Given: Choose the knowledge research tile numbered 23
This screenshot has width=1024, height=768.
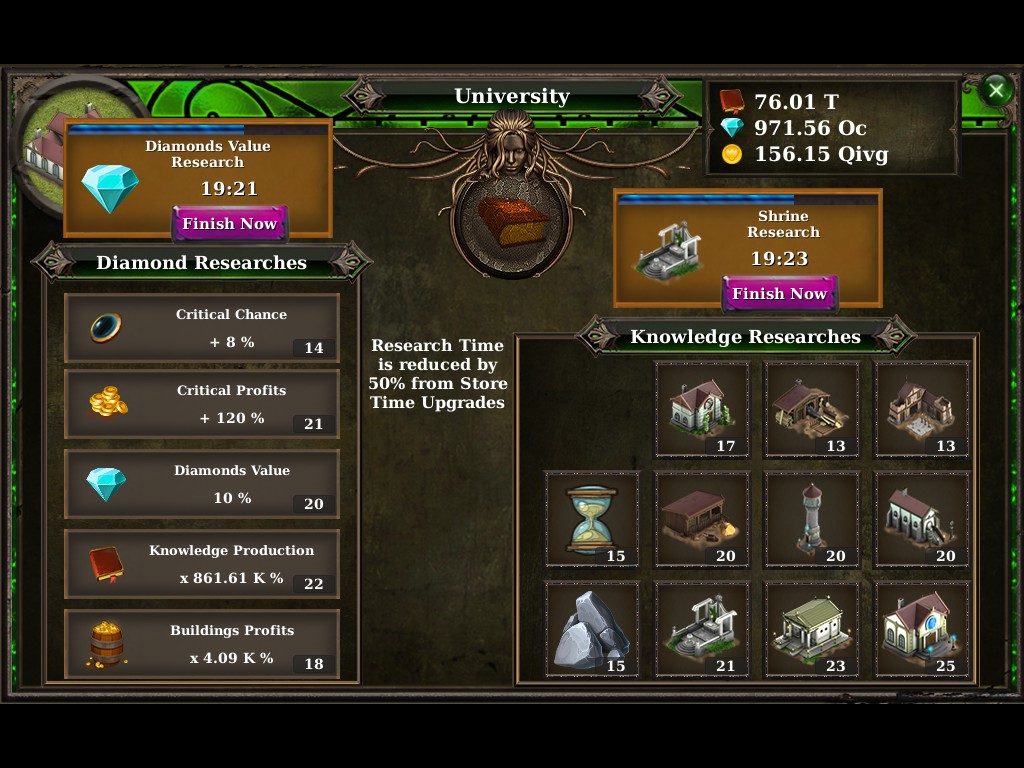Looking at the screenshot, I should tap(812, 629).
